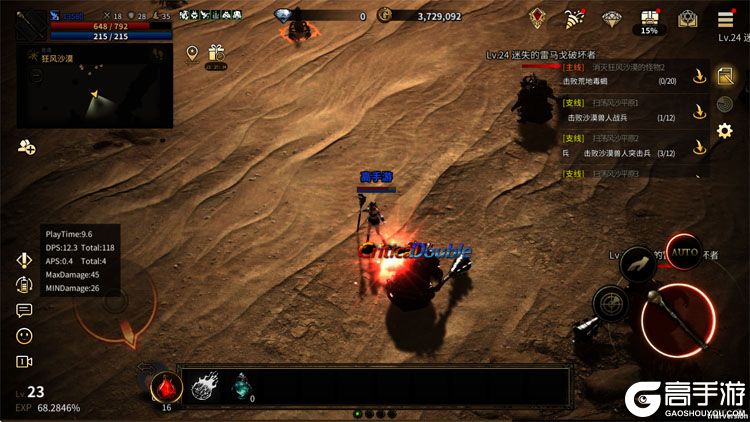Open the add party member icon
The height and width of the screenshot is (422, 750).
coord(26,147)
